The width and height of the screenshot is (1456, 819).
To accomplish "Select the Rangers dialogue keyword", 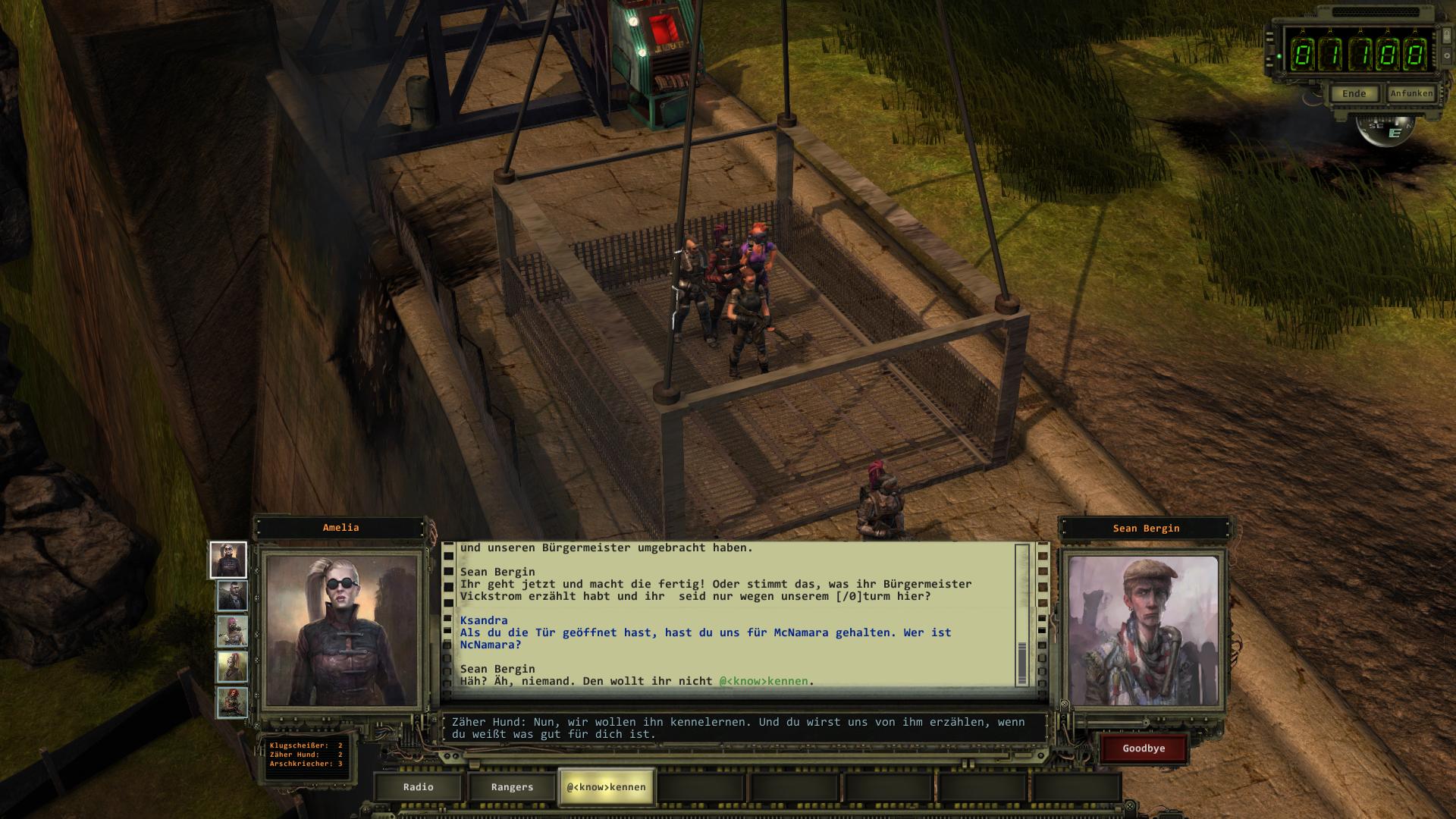I will [512, 787].
